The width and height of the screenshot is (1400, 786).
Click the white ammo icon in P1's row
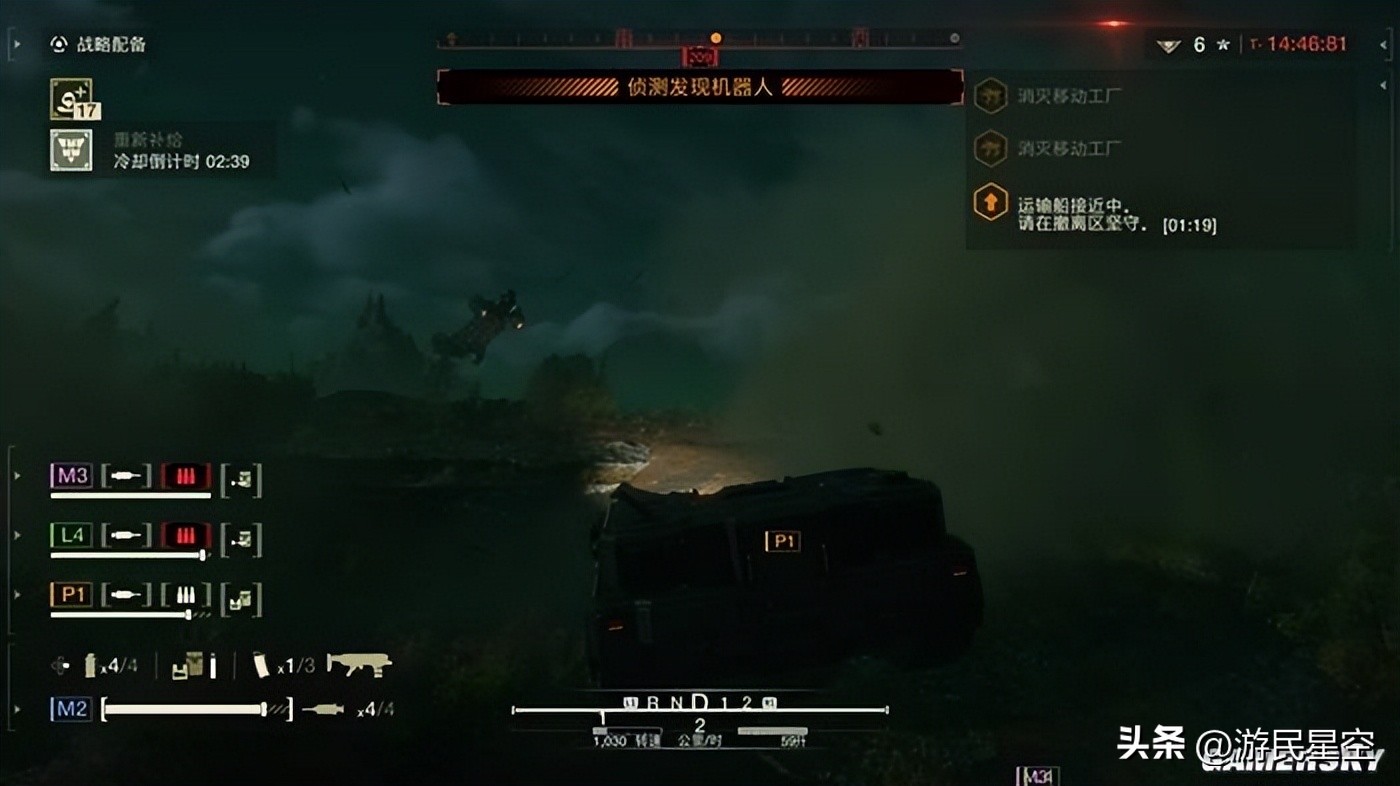[186, 595]
